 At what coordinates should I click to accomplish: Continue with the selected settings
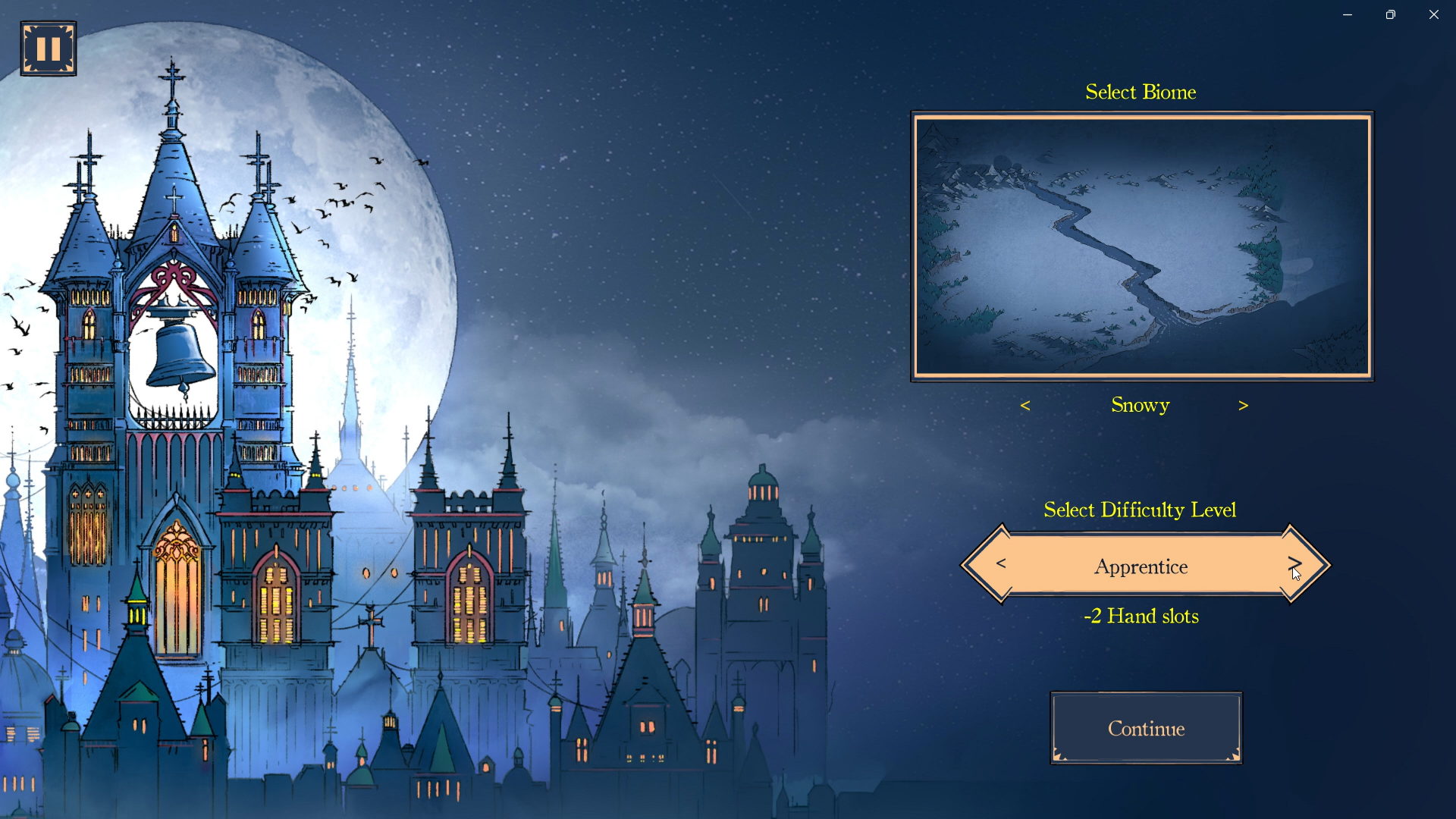point(1146,728)
